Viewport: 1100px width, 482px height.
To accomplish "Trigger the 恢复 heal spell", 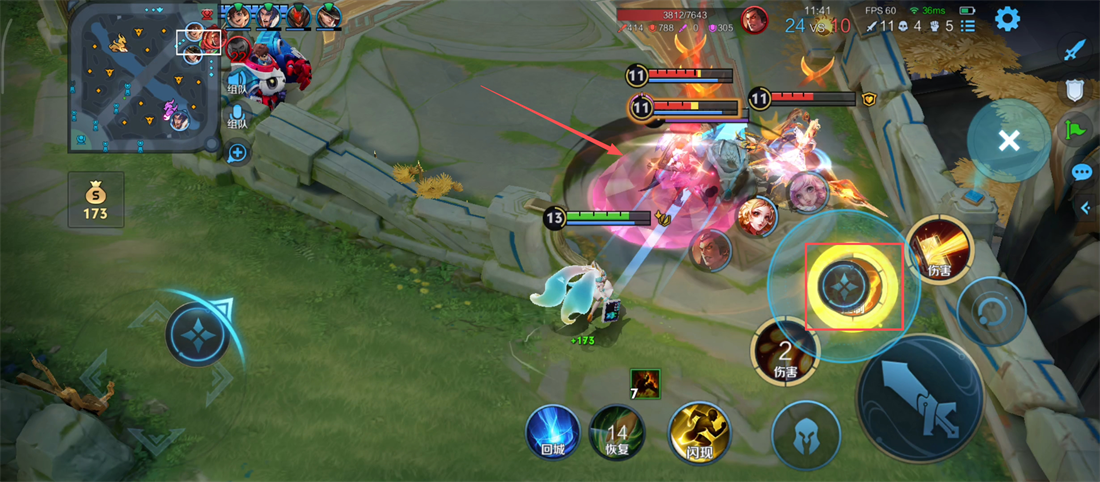I will (x=616, y=433).
